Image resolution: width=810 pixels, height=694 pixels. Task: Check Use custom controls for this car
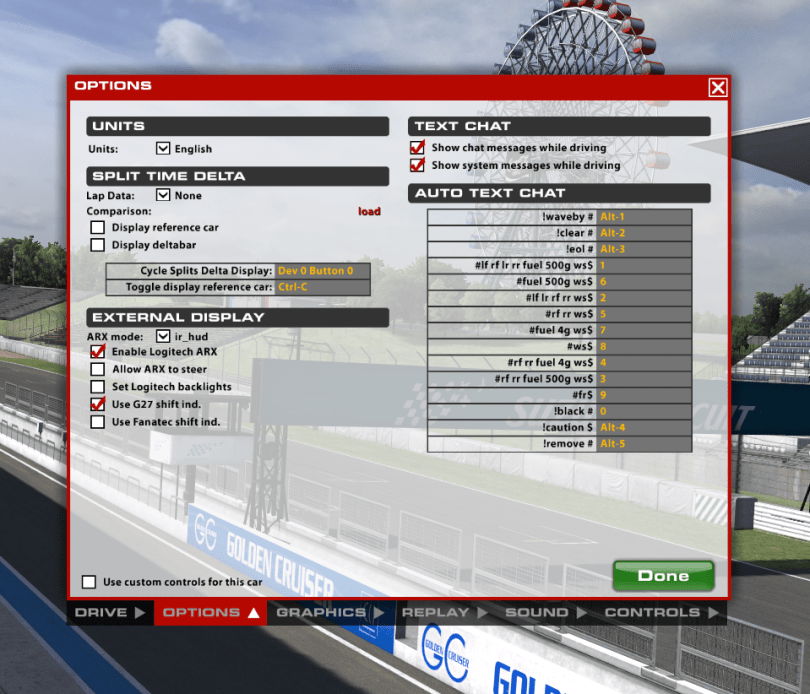(x=90, y=582)
